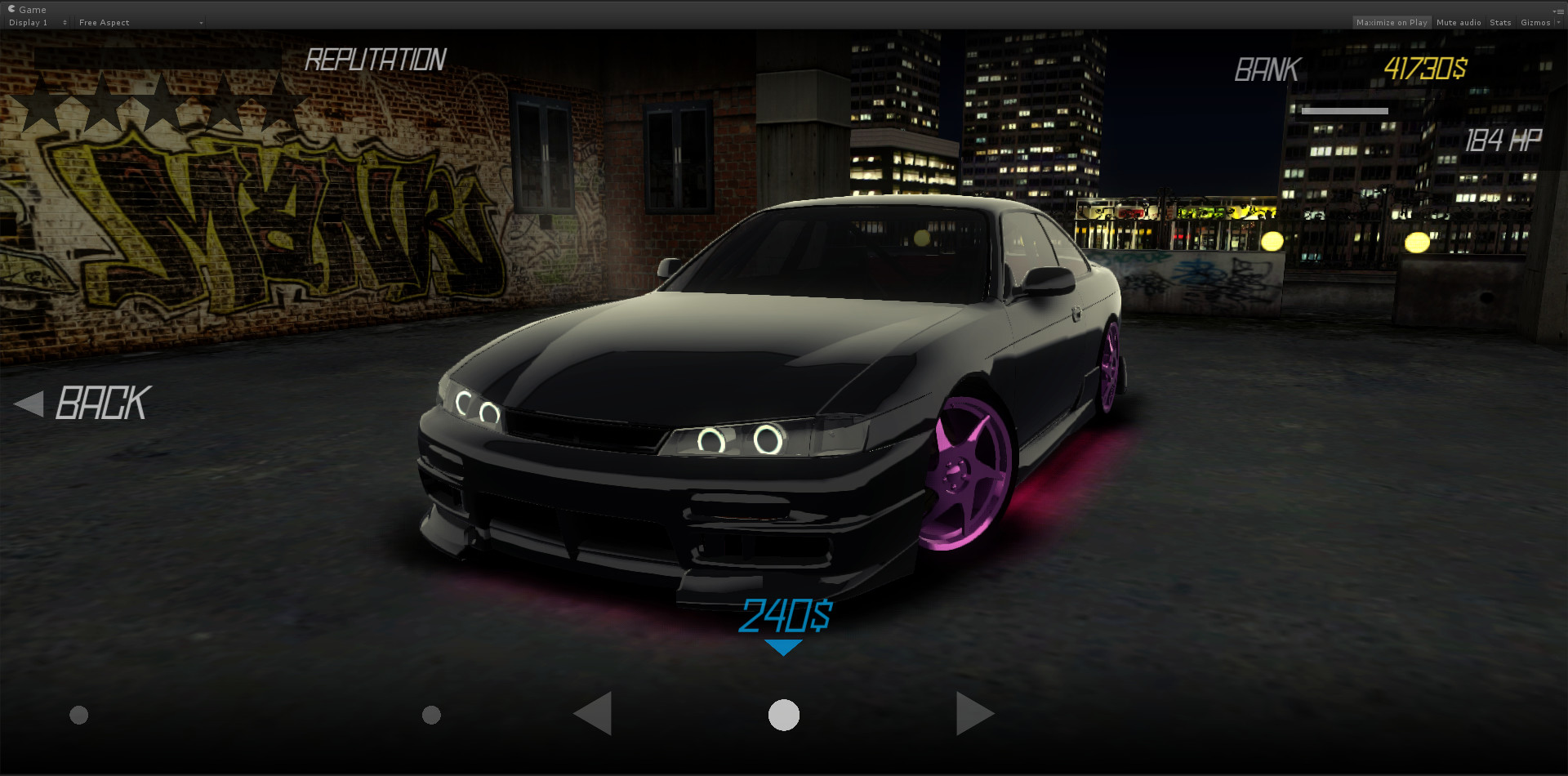Click the back arrow icon next to BACK
The image size is (1568, 776).
(x=29, y=403)
